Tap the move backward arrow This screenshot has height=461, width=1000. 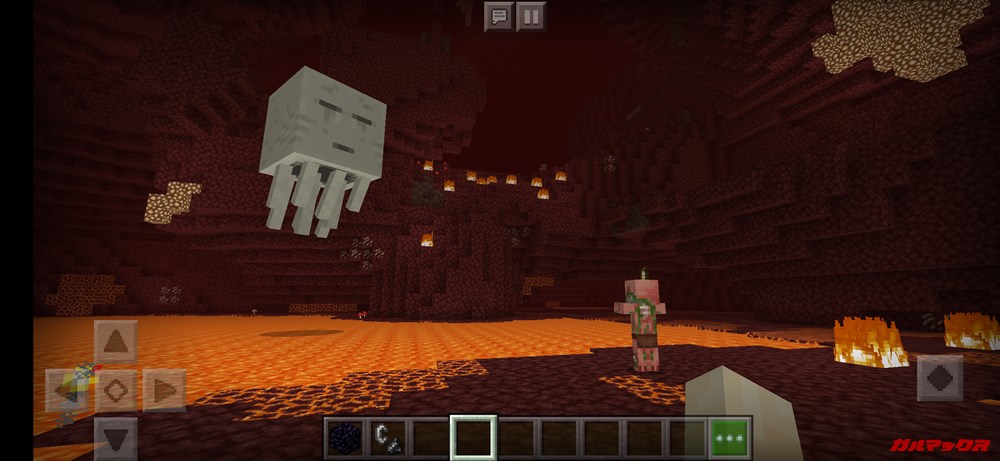click(115, 438)
